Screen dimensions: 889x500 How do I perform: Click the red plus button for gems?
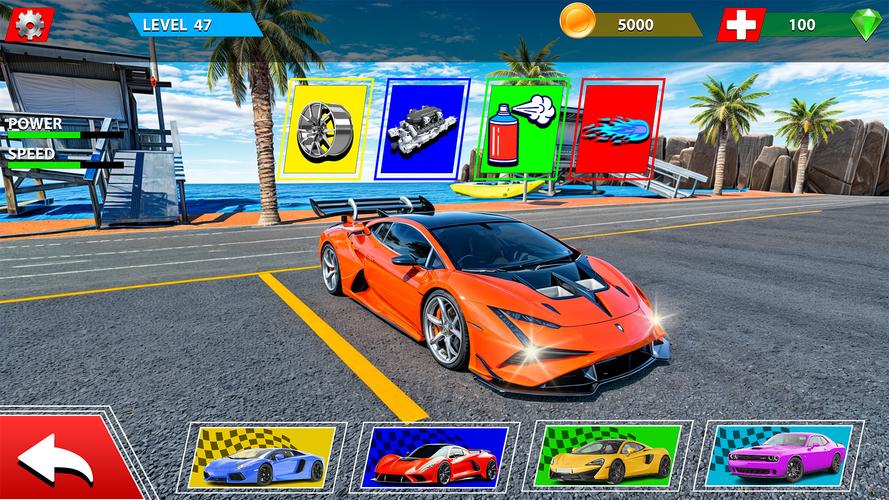click(741, 24)
